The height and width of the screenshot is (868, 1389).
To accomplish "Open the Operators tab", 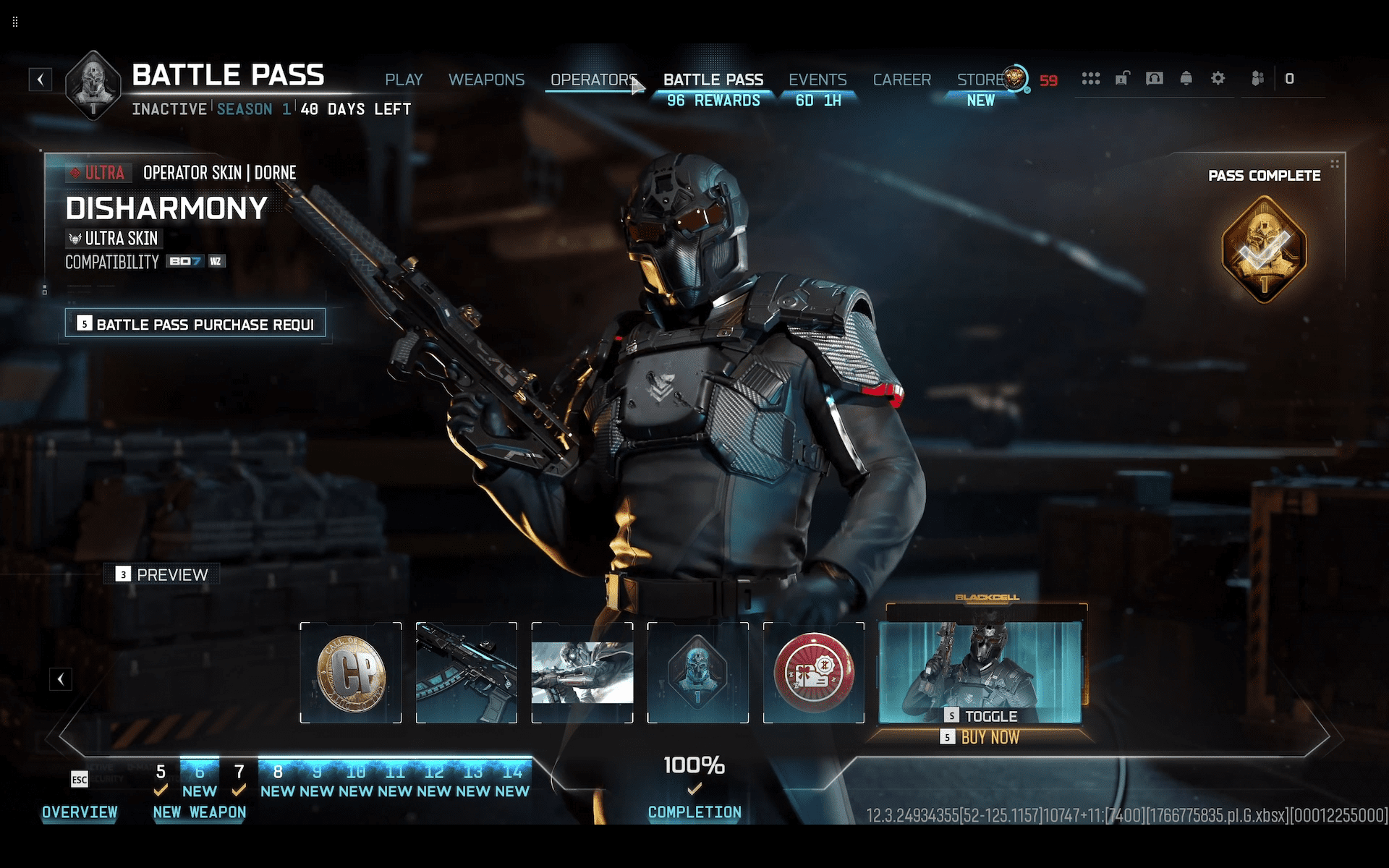I will [x=592, y=80].
